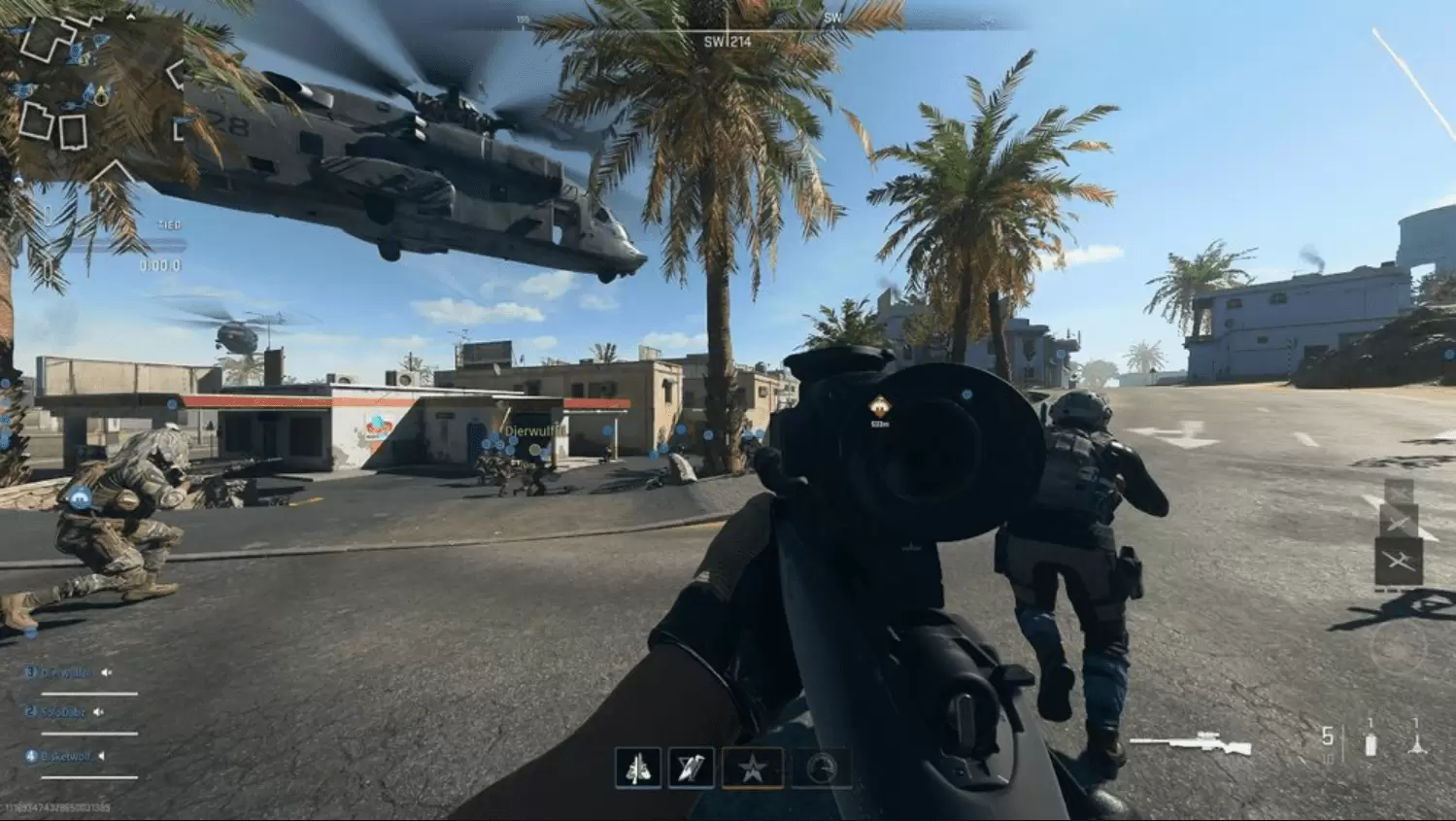This screenshot has width=1456, height=821.
Task: Select the fighter jet killstreak icon
Action: click(x=639, y=768)
